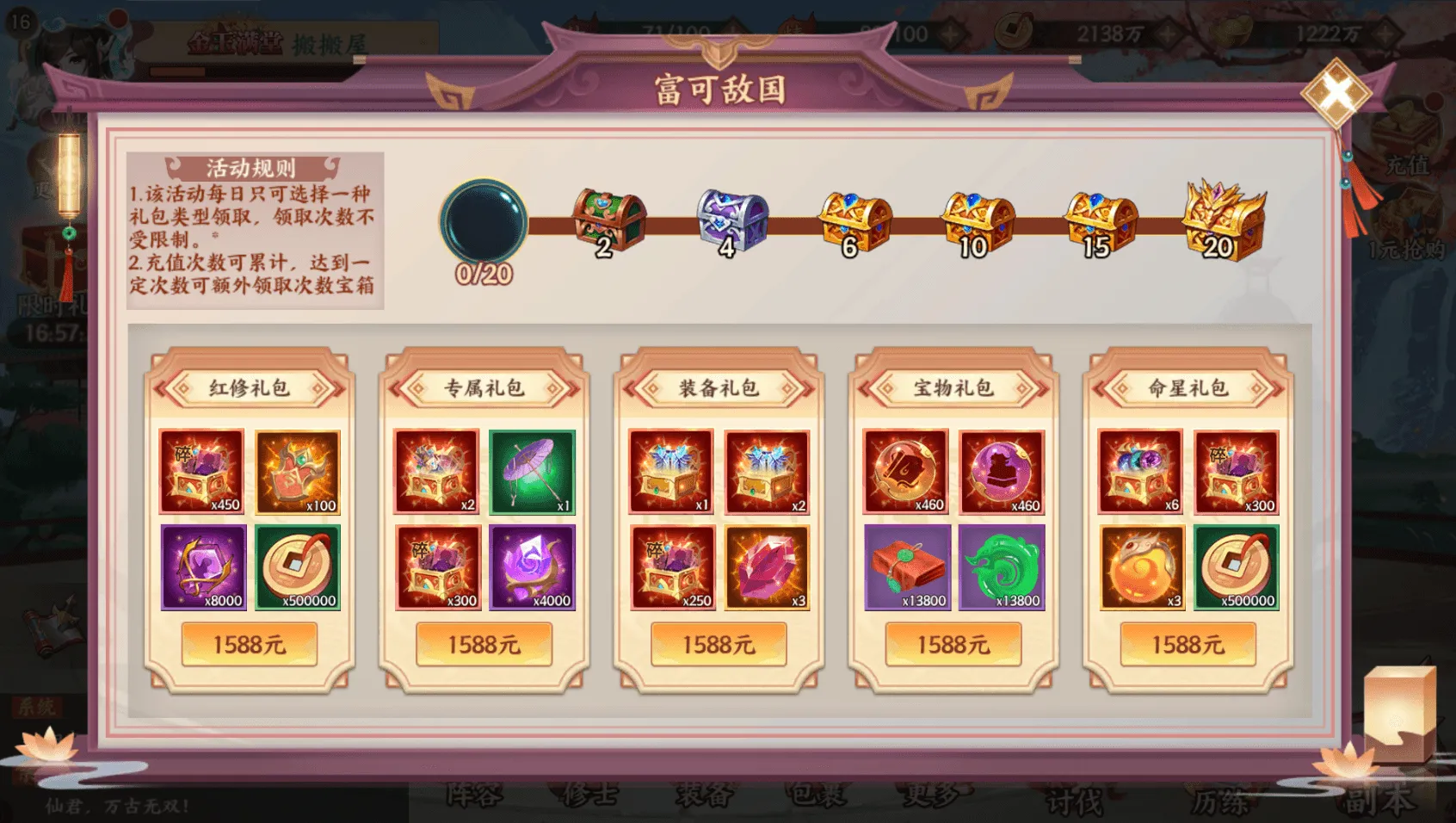
Task: Inspect the red pouch x13800 in 宝物礼包
Action: coord(907,567)
